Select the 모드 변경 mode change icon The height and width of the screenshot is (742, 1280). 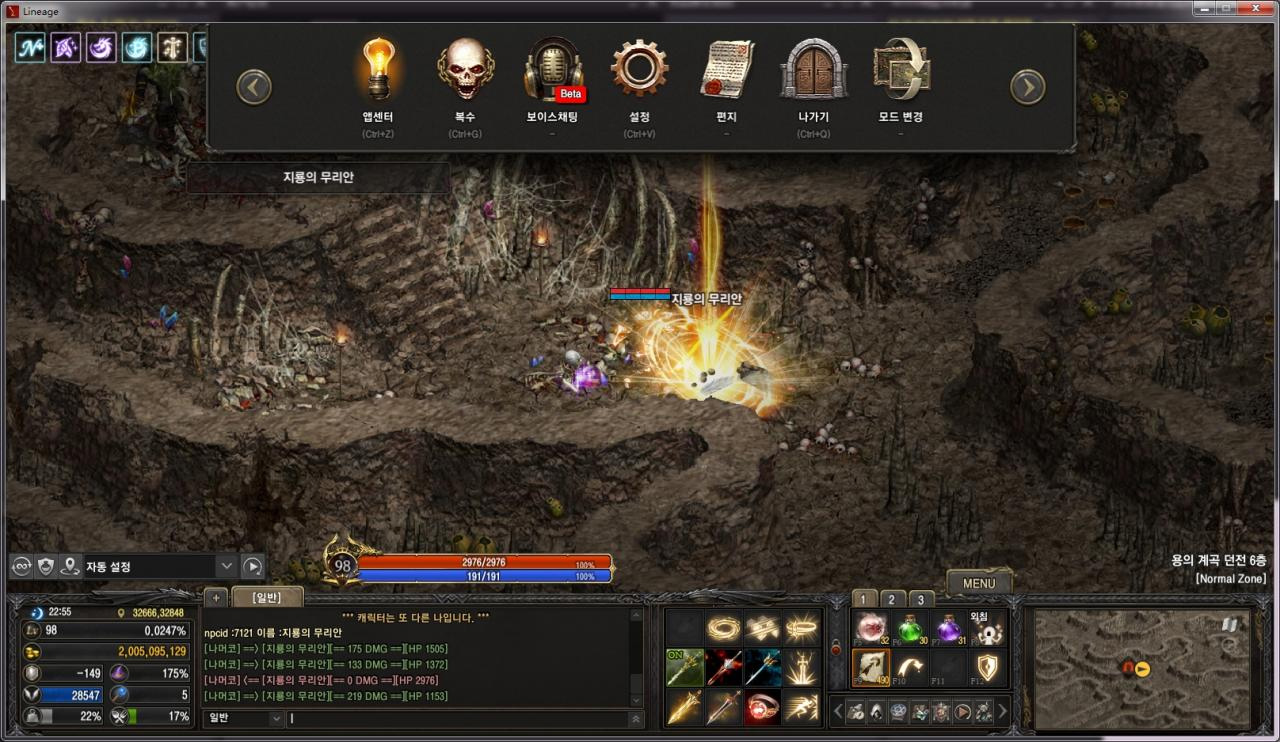pos(900,70)
